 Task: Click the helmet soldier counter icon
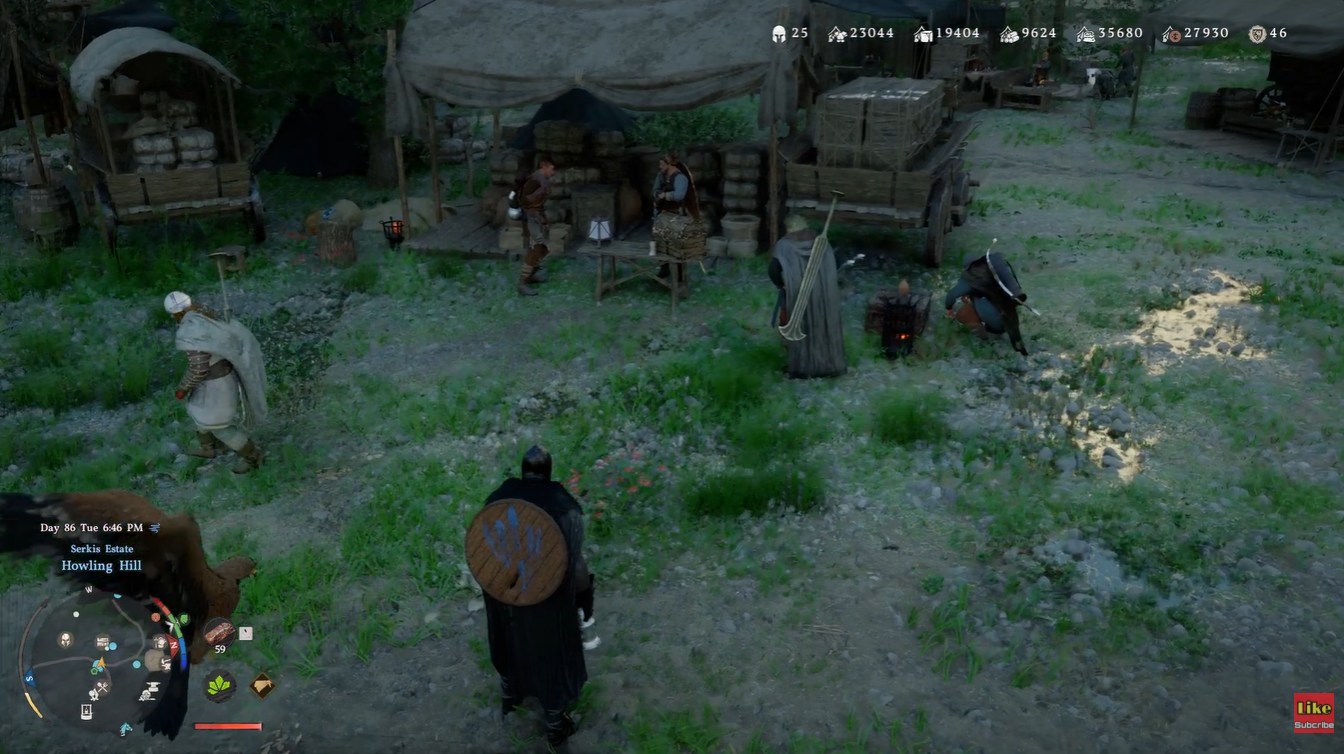tap(778, 33)
